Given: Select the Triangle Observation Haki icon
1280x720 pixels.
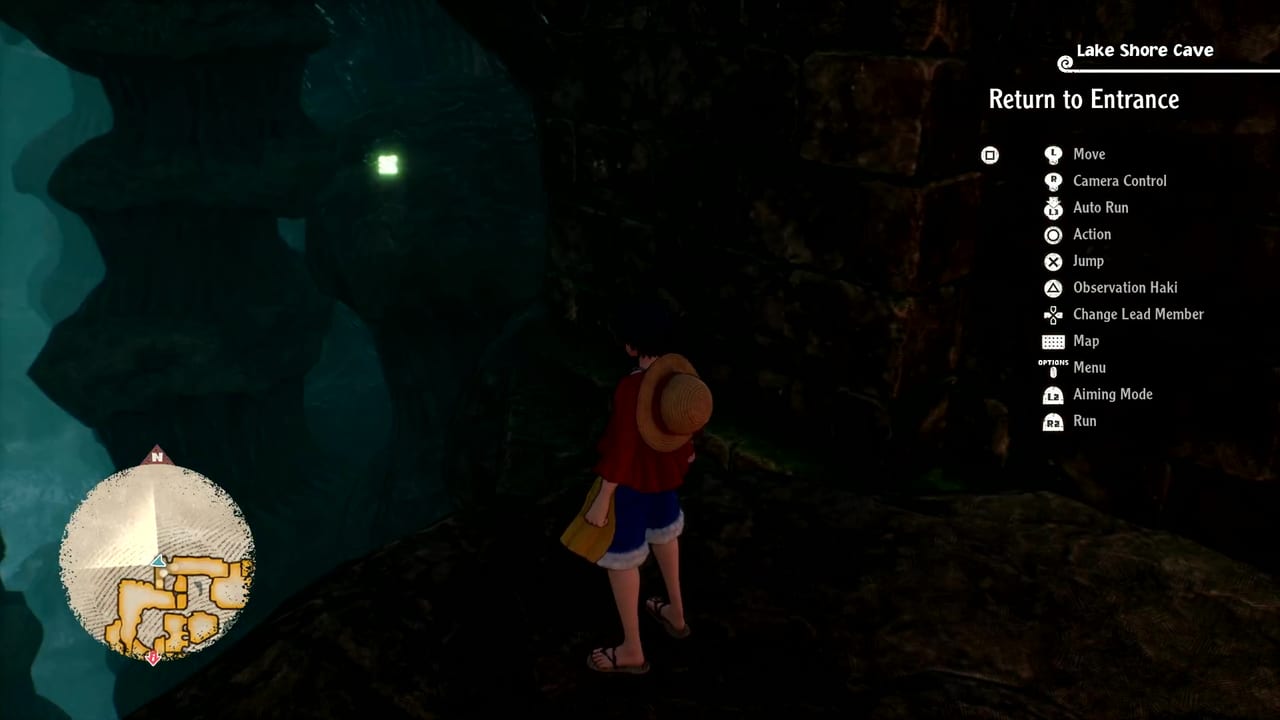Looking at the screenshot, I should tap(1053, 288).
